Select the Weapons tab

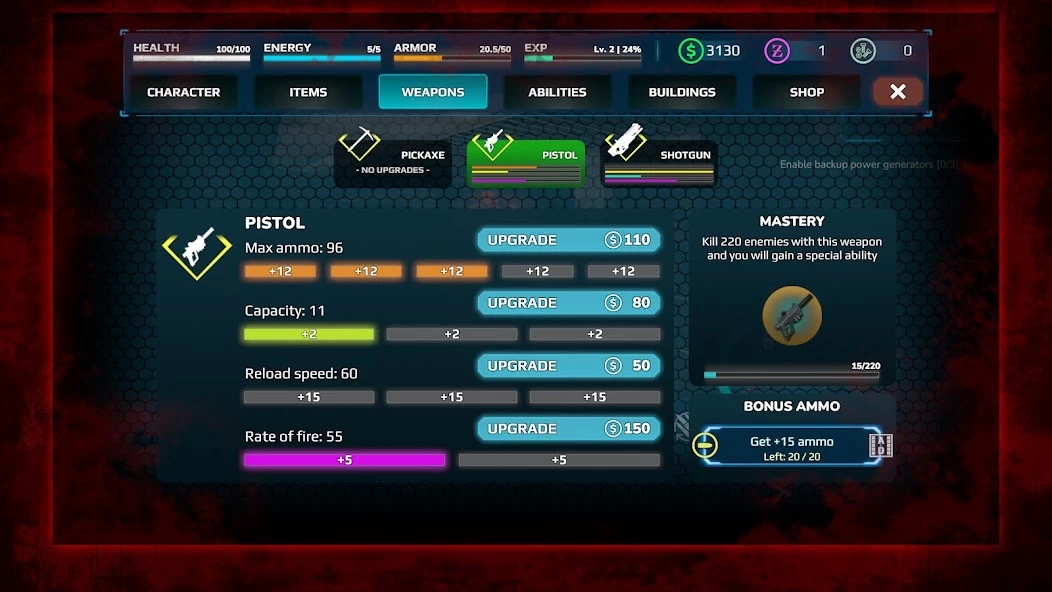click(433, 92)
